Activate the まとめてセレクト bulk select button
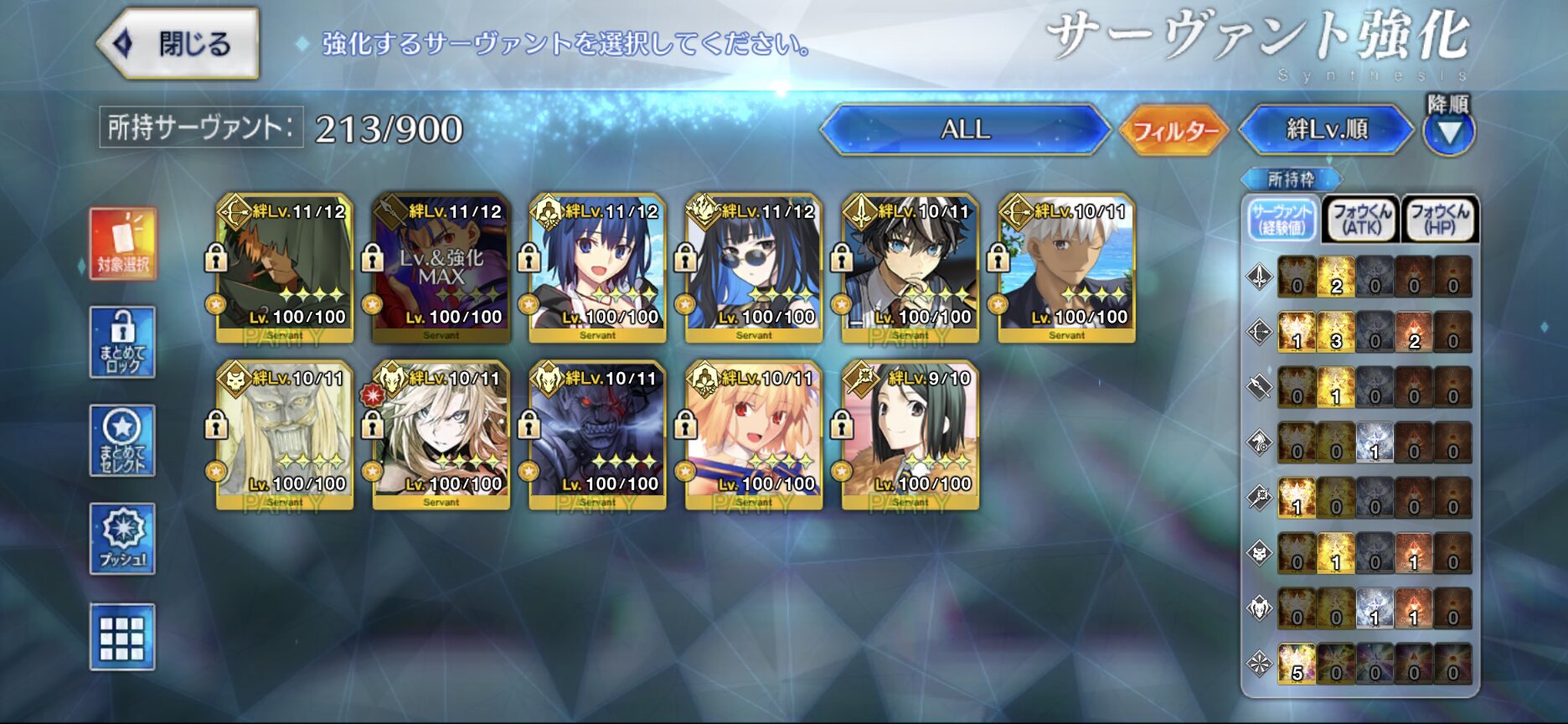Screen dimensions: 1568x724 [122, 441]
